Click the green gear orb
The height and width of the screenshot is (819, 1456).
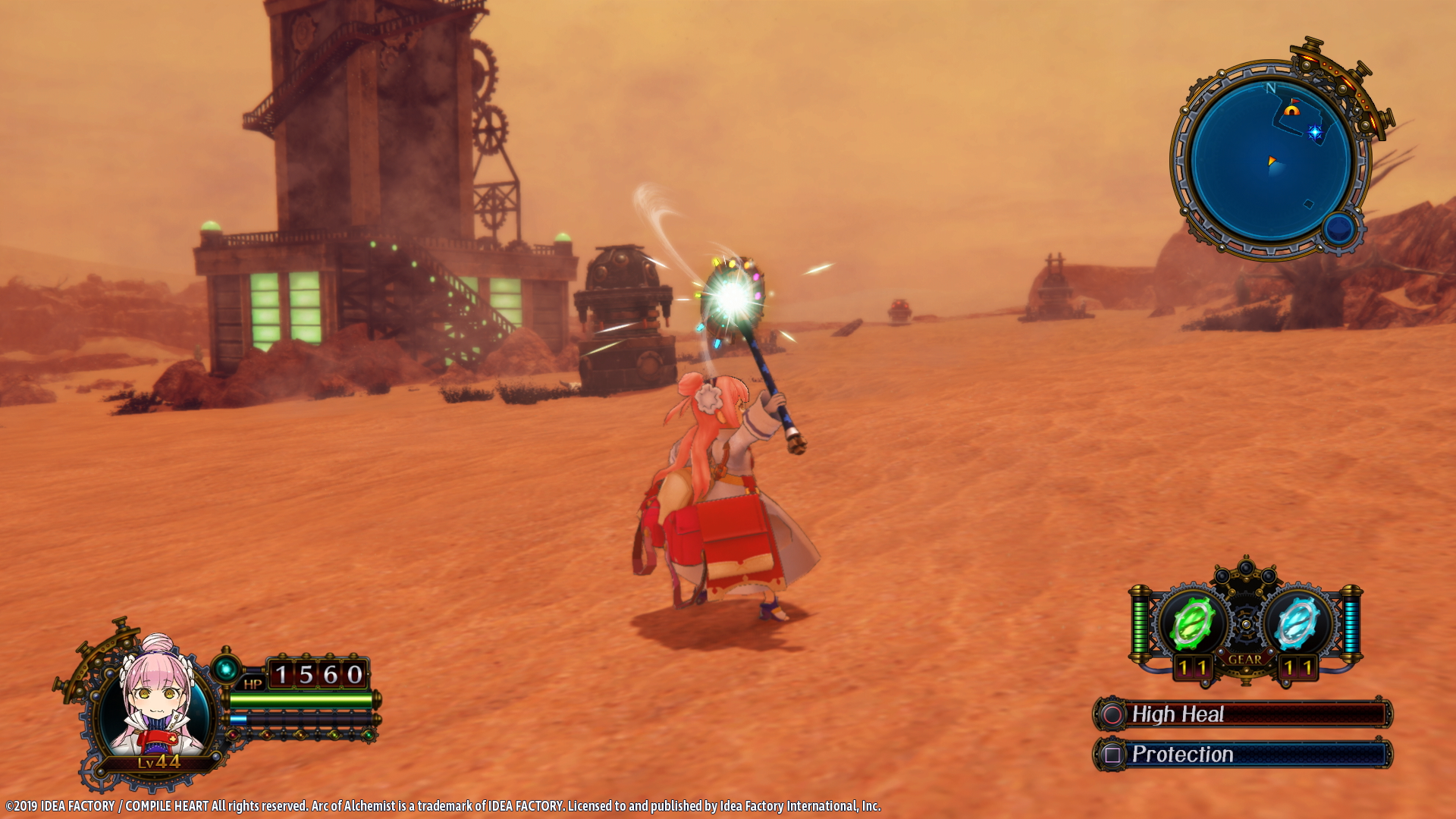1192,623
